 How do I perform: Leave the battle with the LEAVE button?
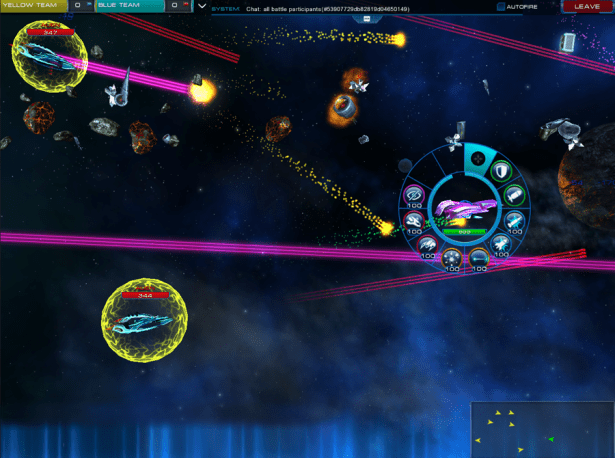(587, 6)
